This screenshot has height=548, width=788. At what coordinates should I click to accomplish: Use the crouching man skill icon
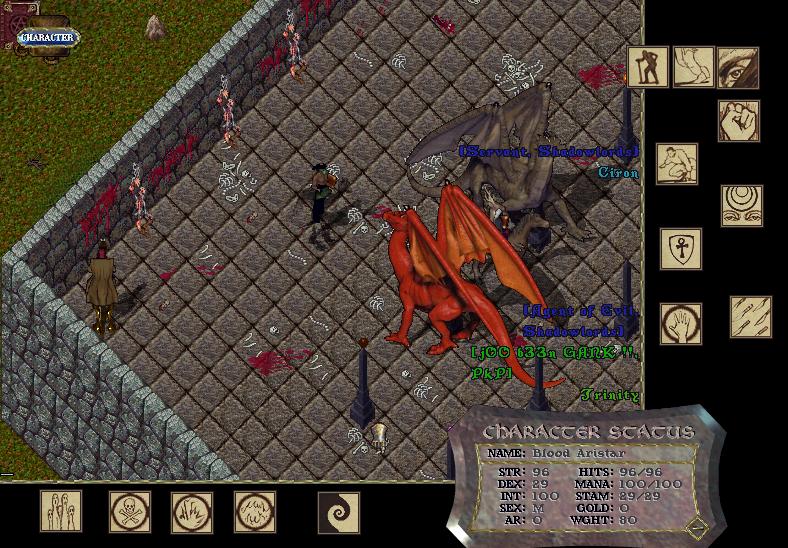(x=677, y=164)
